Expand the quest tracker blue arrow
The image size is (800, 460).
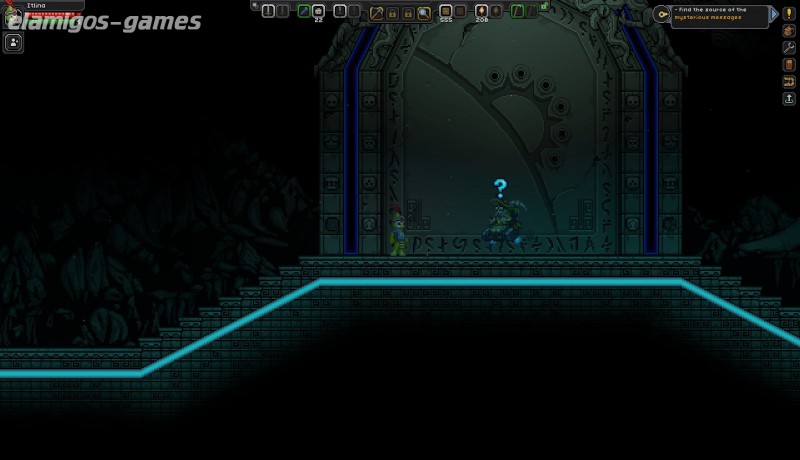[x=774, y=14]
